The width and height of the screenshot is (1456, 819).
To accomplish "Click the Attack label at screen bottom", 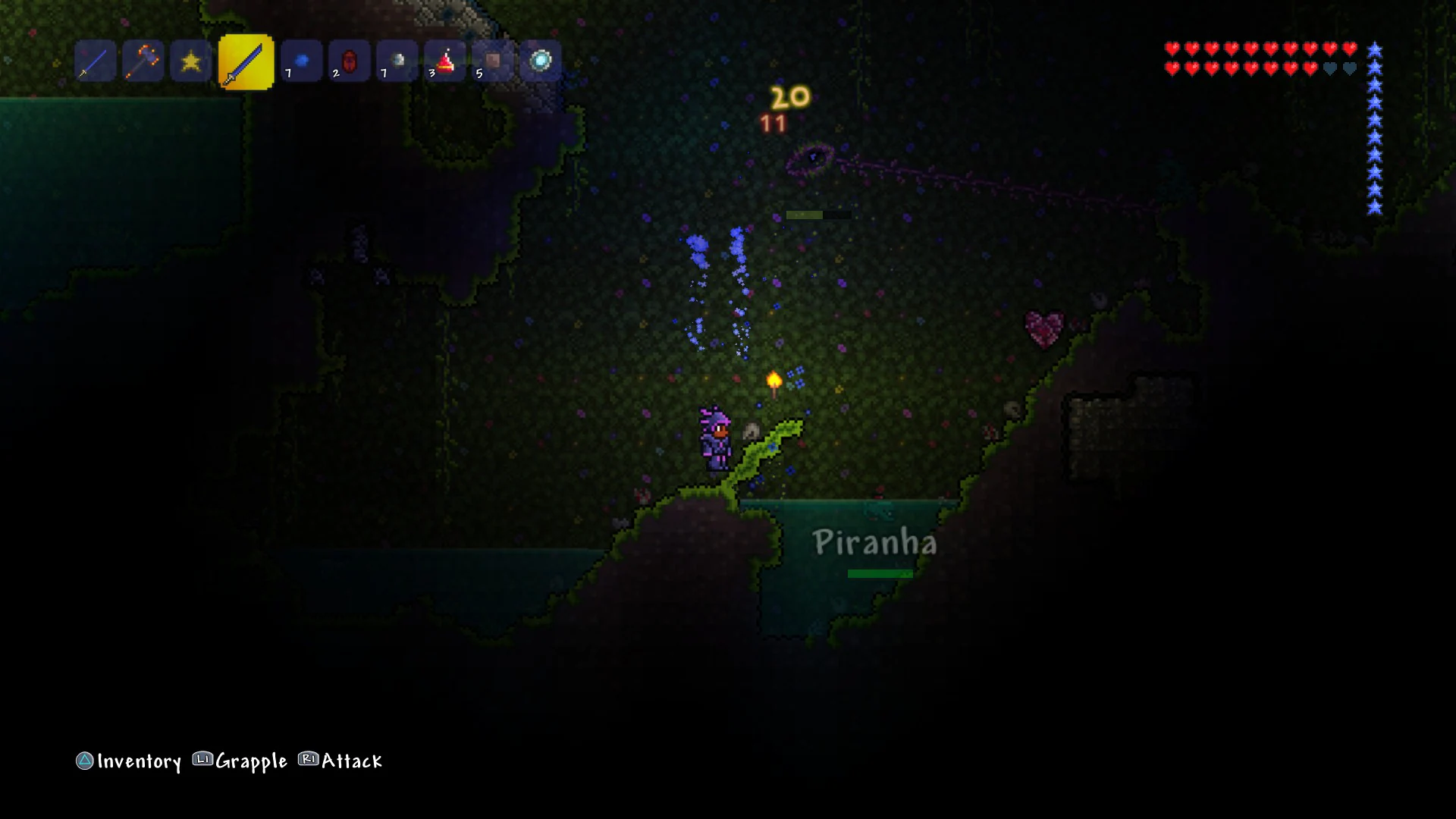I will (x=352, y=761).
